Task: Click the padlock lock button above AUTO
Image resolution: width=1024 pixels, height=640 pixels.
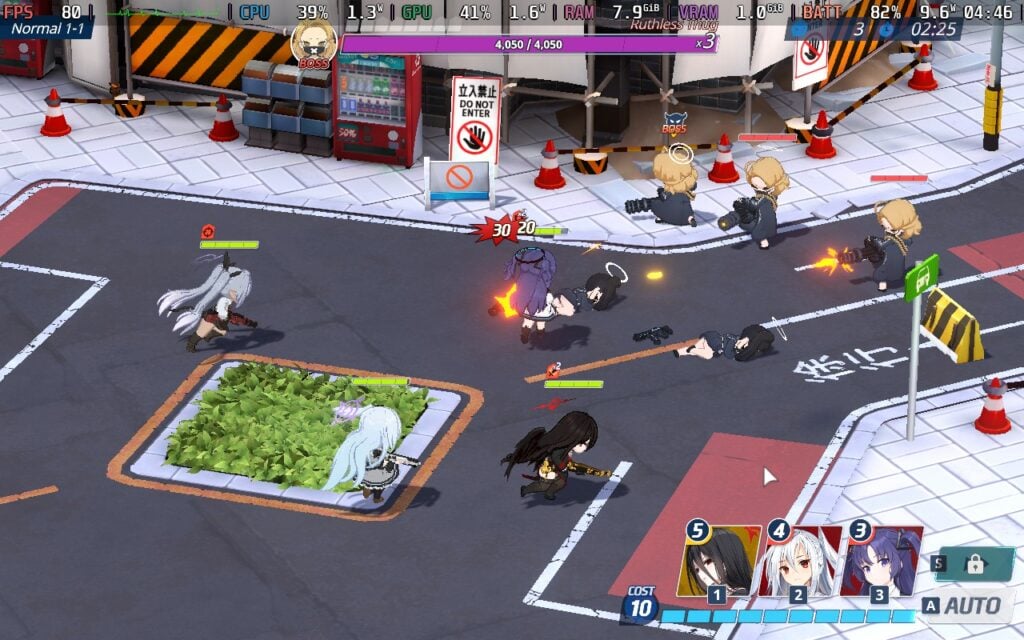Action: 972,563
